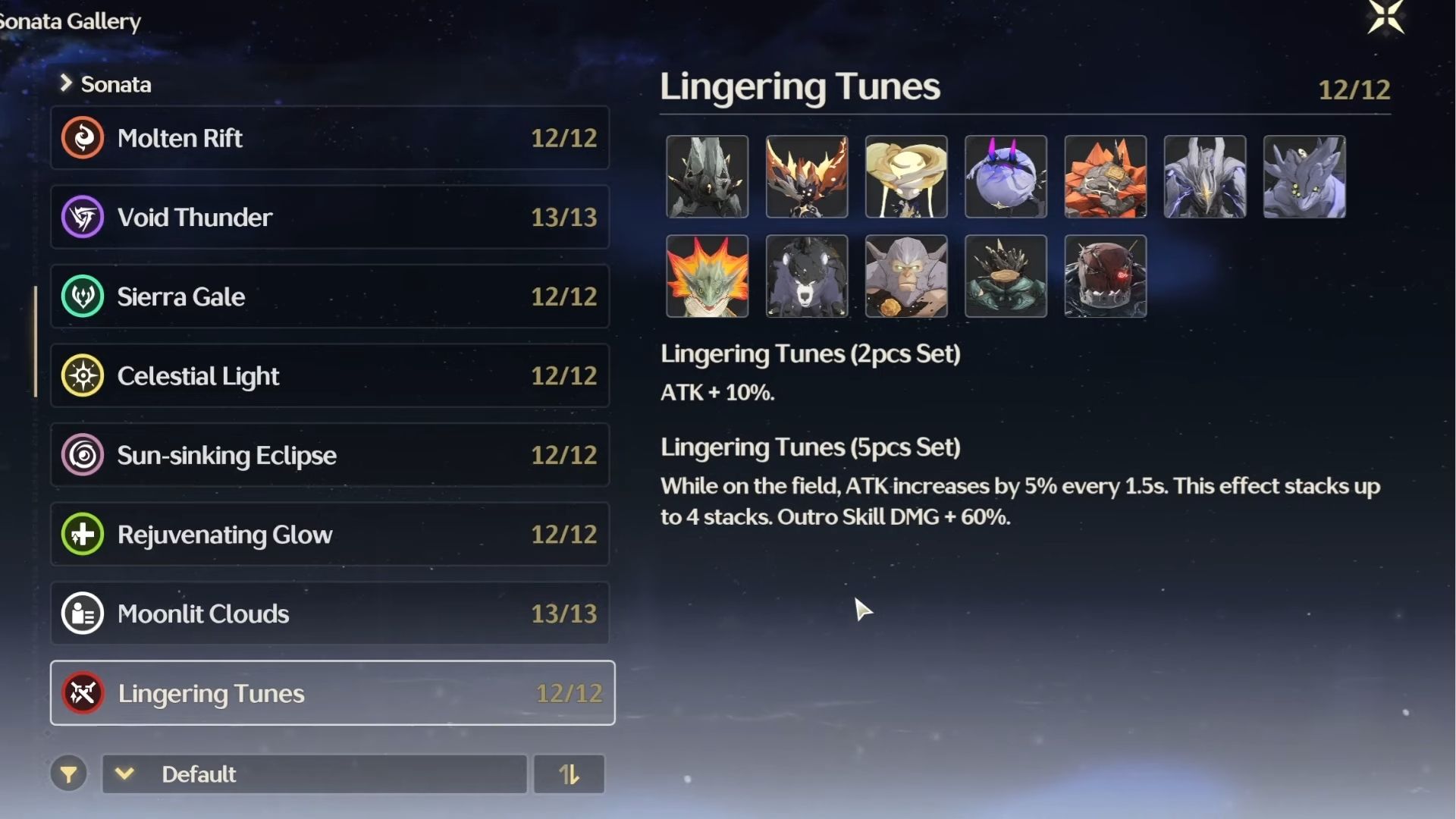Open the Sun-sinking Eclipse sonata entry
Viewport: 1456px width, 819px height.
pos(330,455)
